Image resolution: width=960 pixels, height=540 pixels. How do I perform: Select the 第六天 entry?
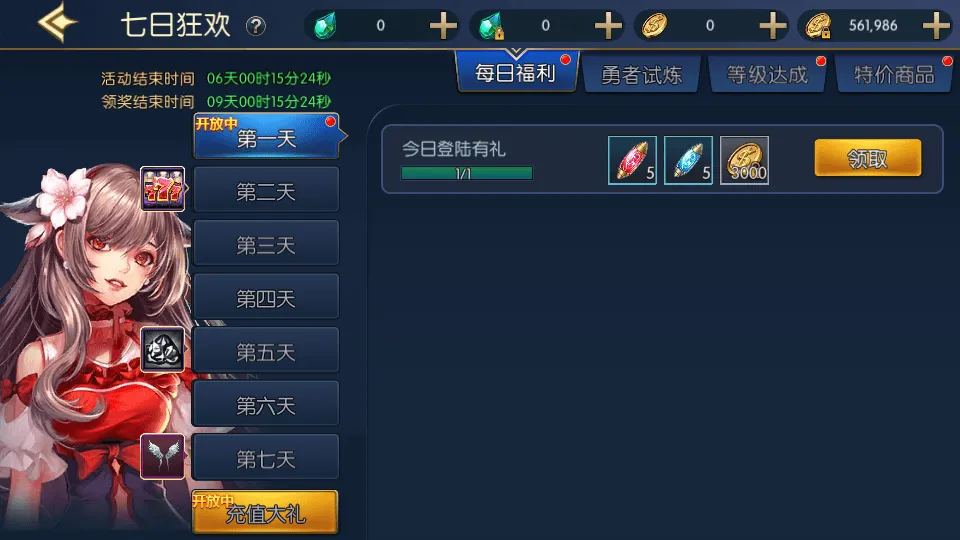click(x=266, y=404)
